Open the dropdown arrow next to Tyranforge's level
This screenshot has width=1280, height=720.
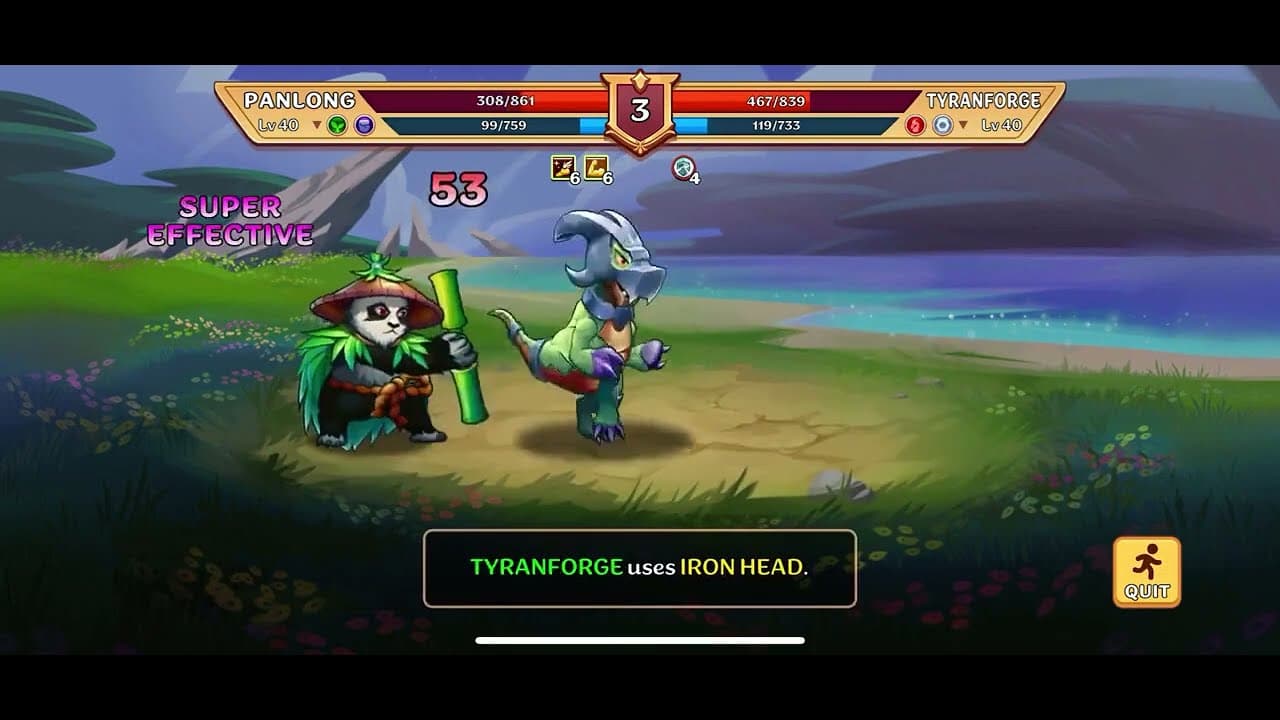pyautogui.click(x=963, y=122)
